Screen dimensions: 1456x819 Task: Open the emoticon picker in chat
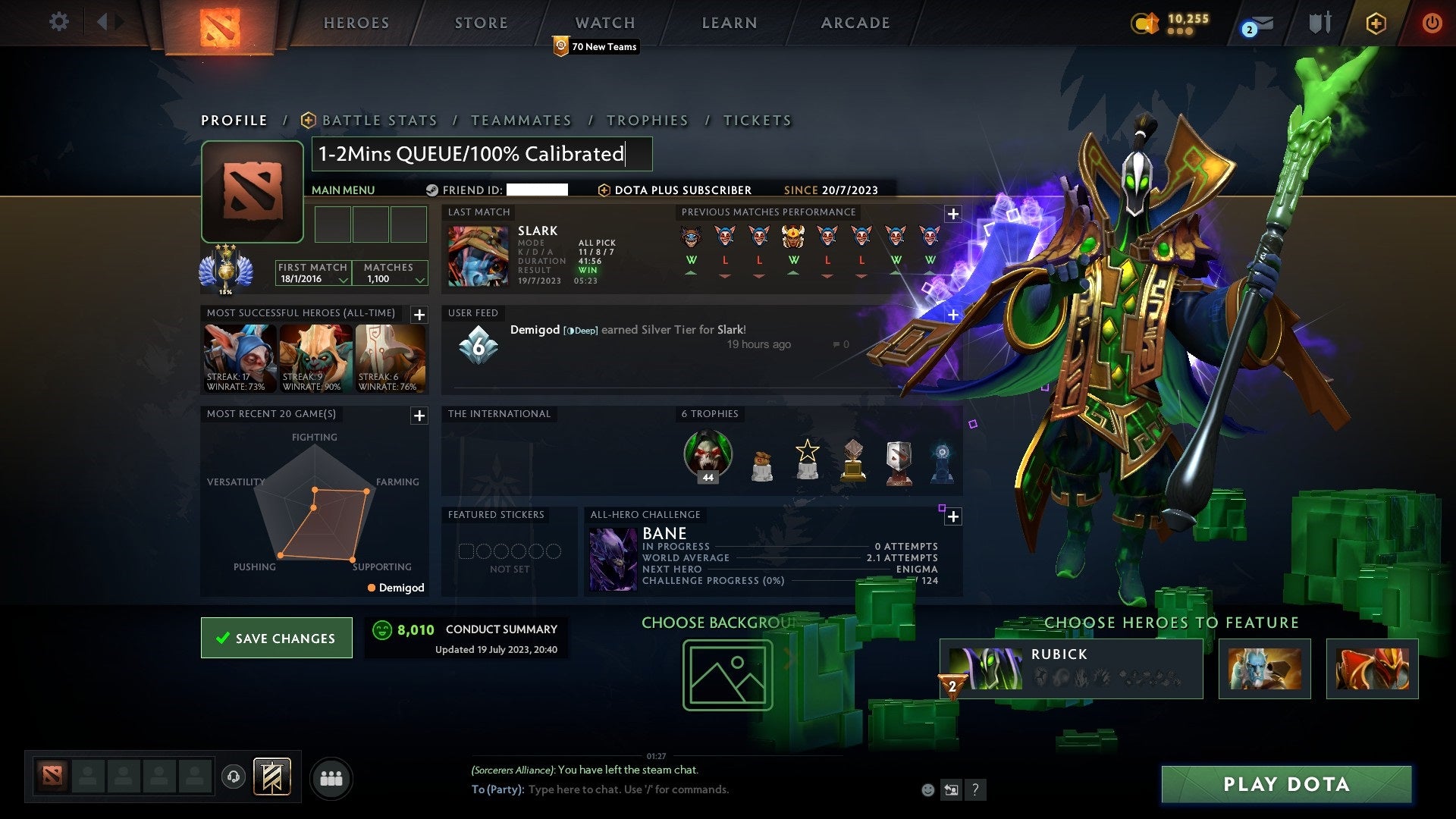coord(928,789)
